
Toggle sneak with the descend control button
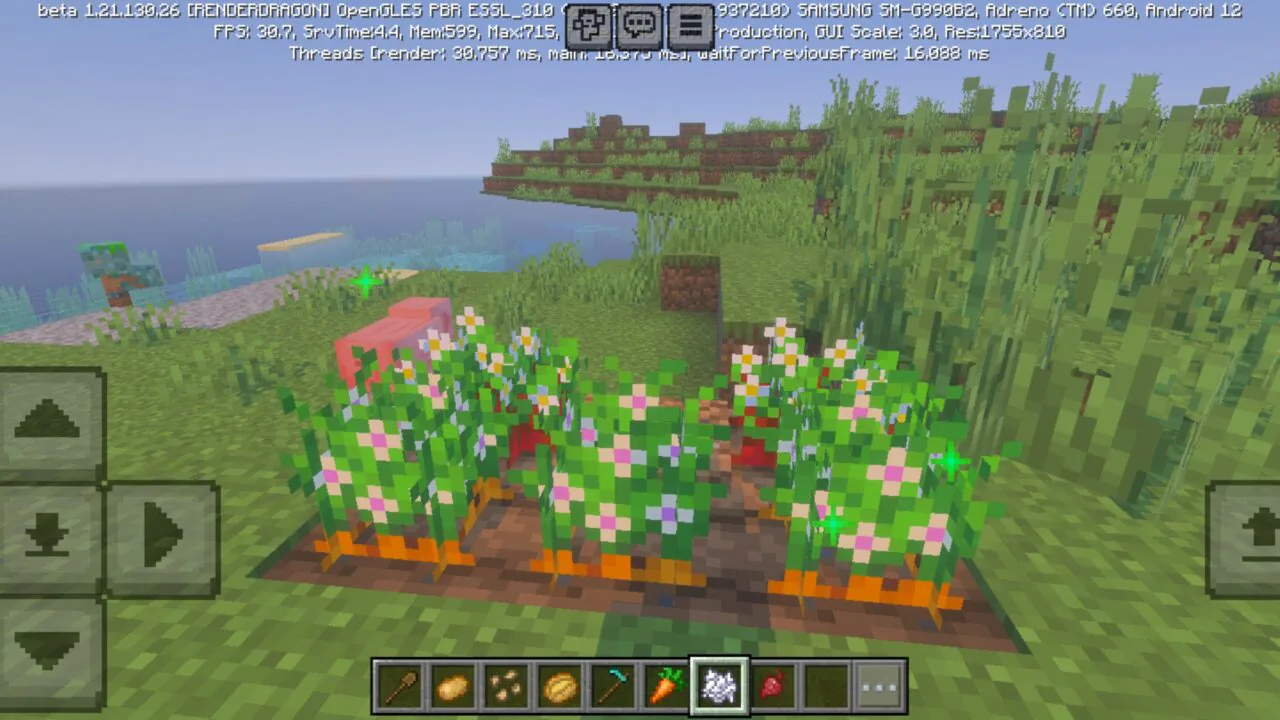47,537
